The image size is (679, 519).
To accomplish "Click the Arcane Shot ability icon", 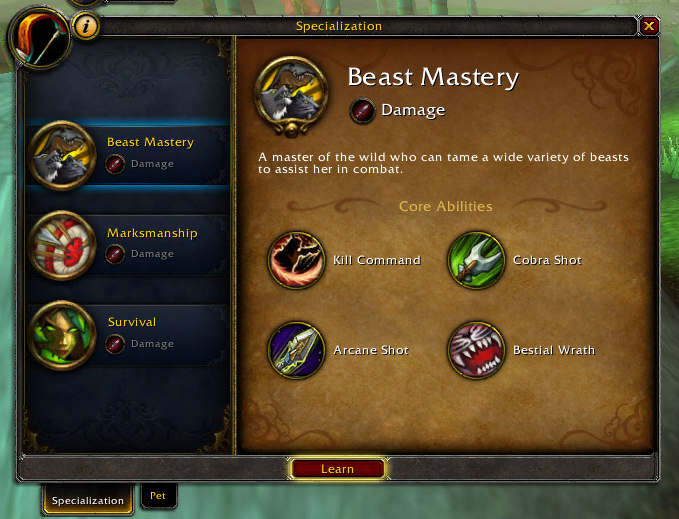I will click(x=297, y=350).
